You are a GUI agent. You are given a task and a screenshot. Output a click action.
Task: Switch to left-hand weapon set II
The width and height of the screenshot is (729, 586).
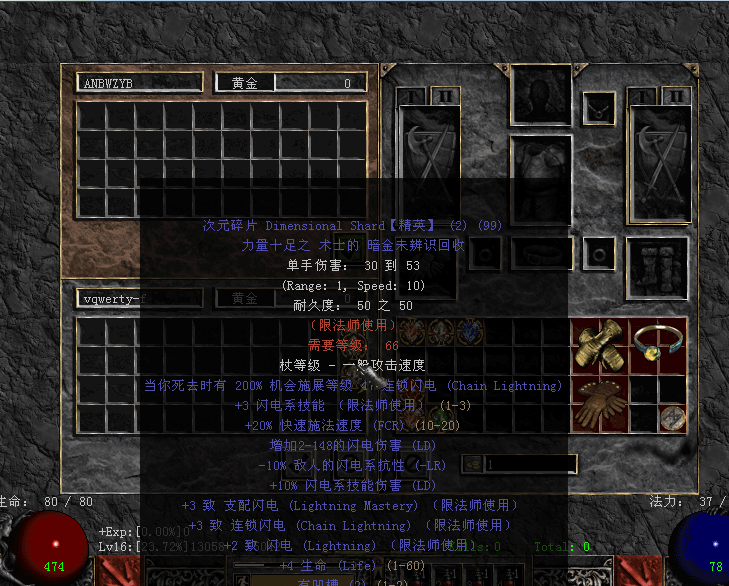444,96
